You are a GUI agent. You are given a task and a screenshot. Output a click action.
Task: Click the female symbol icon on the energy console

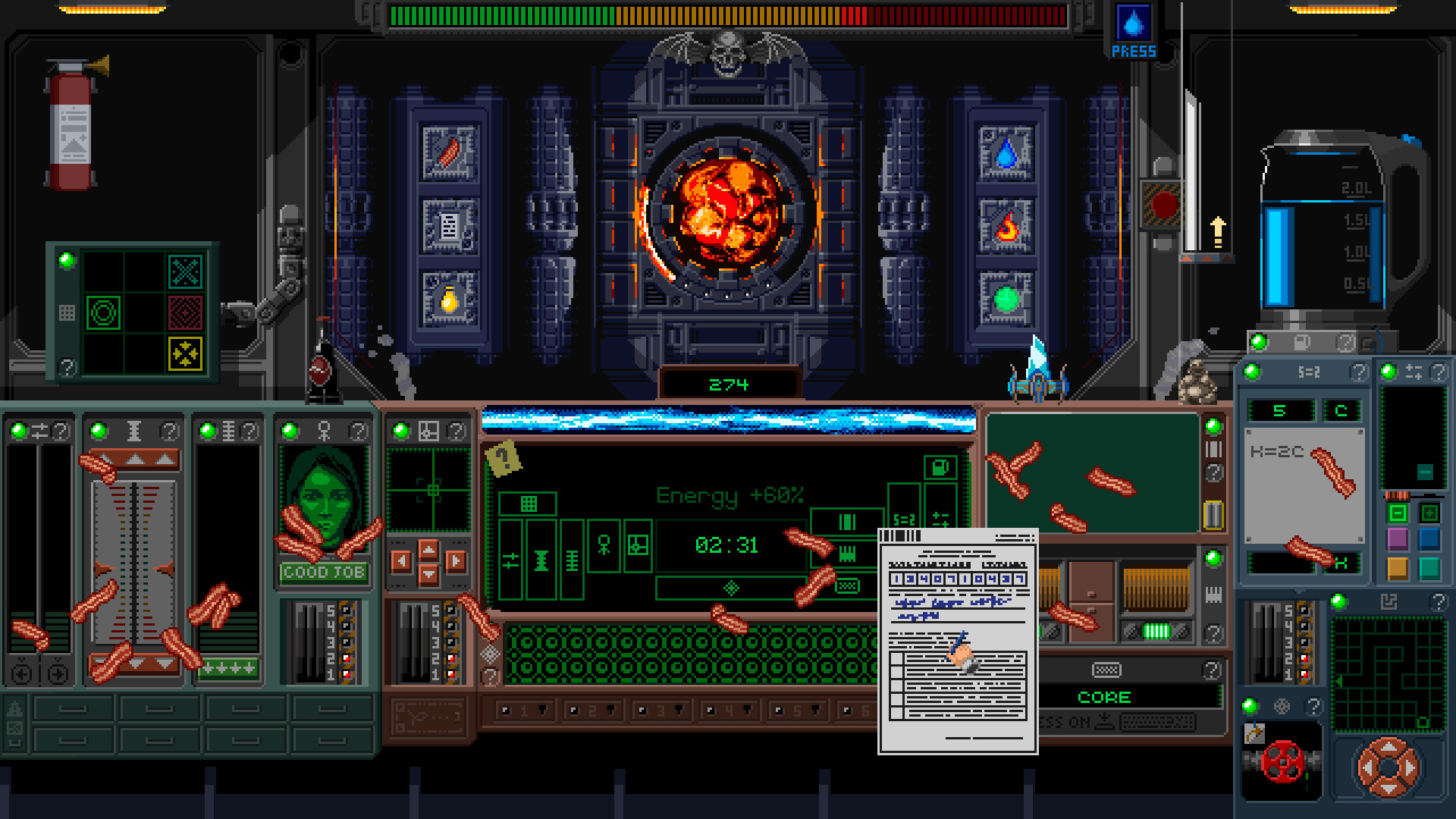[604, 544]
